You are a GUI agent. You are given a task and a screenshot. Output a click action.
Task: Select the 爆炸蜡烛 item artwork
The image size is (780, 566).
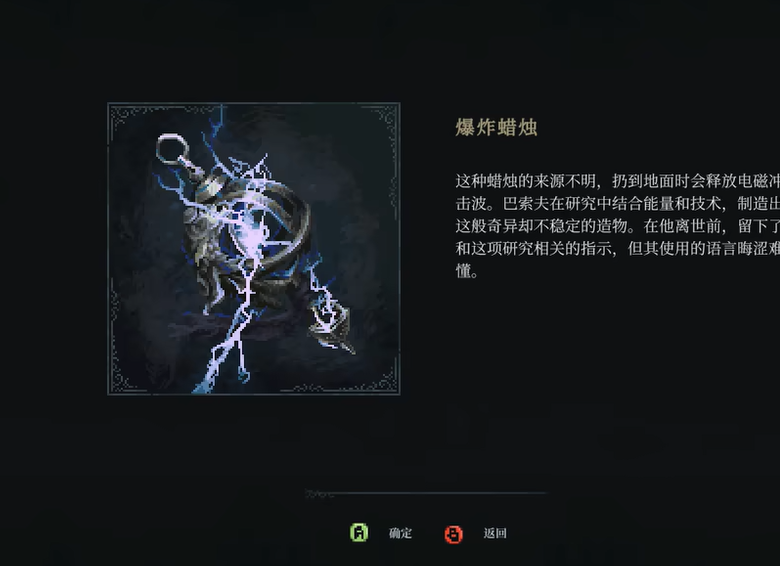coord(253,249)
